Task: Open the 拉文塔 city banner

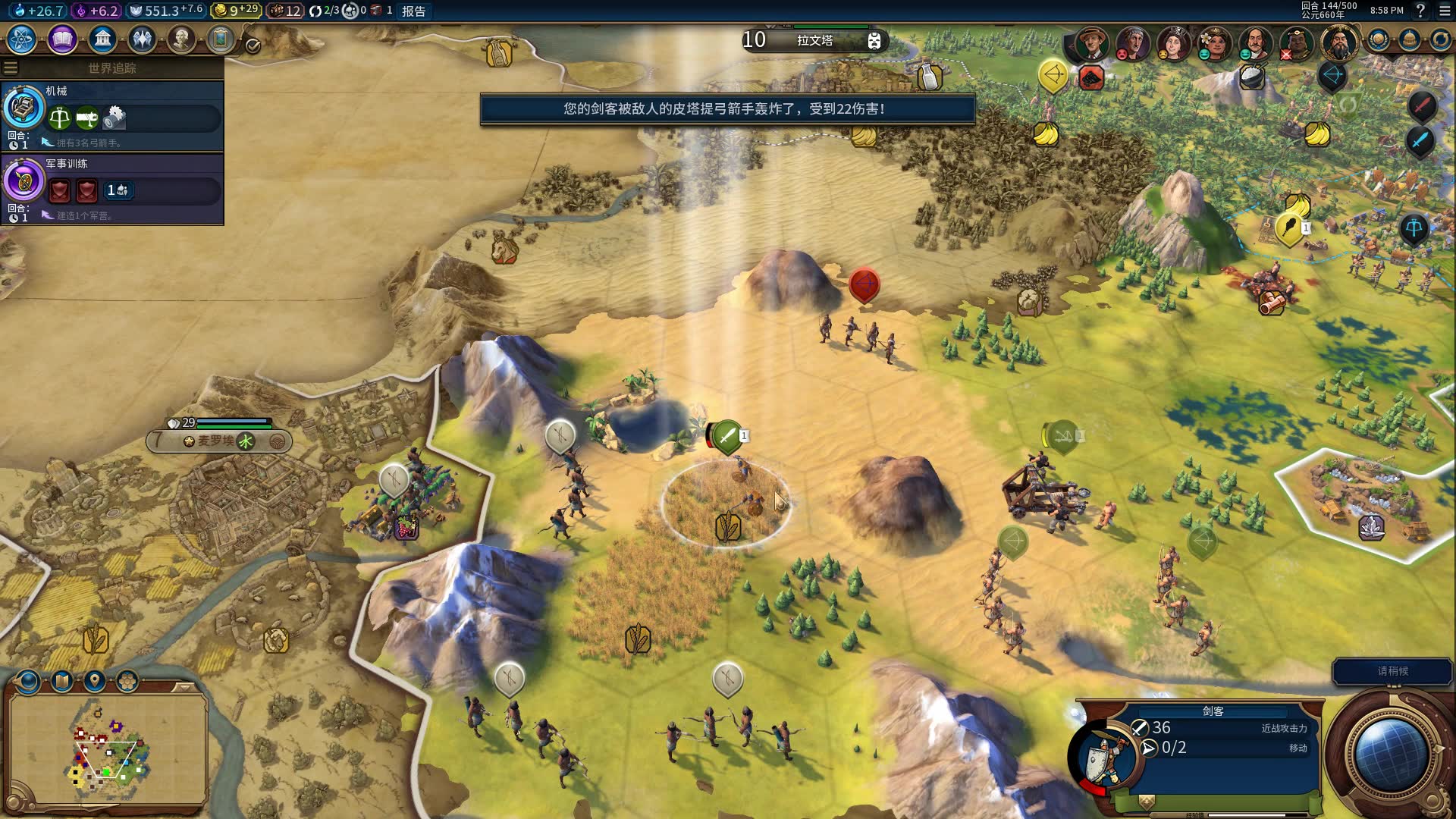Action: click(x=814, y=40)
